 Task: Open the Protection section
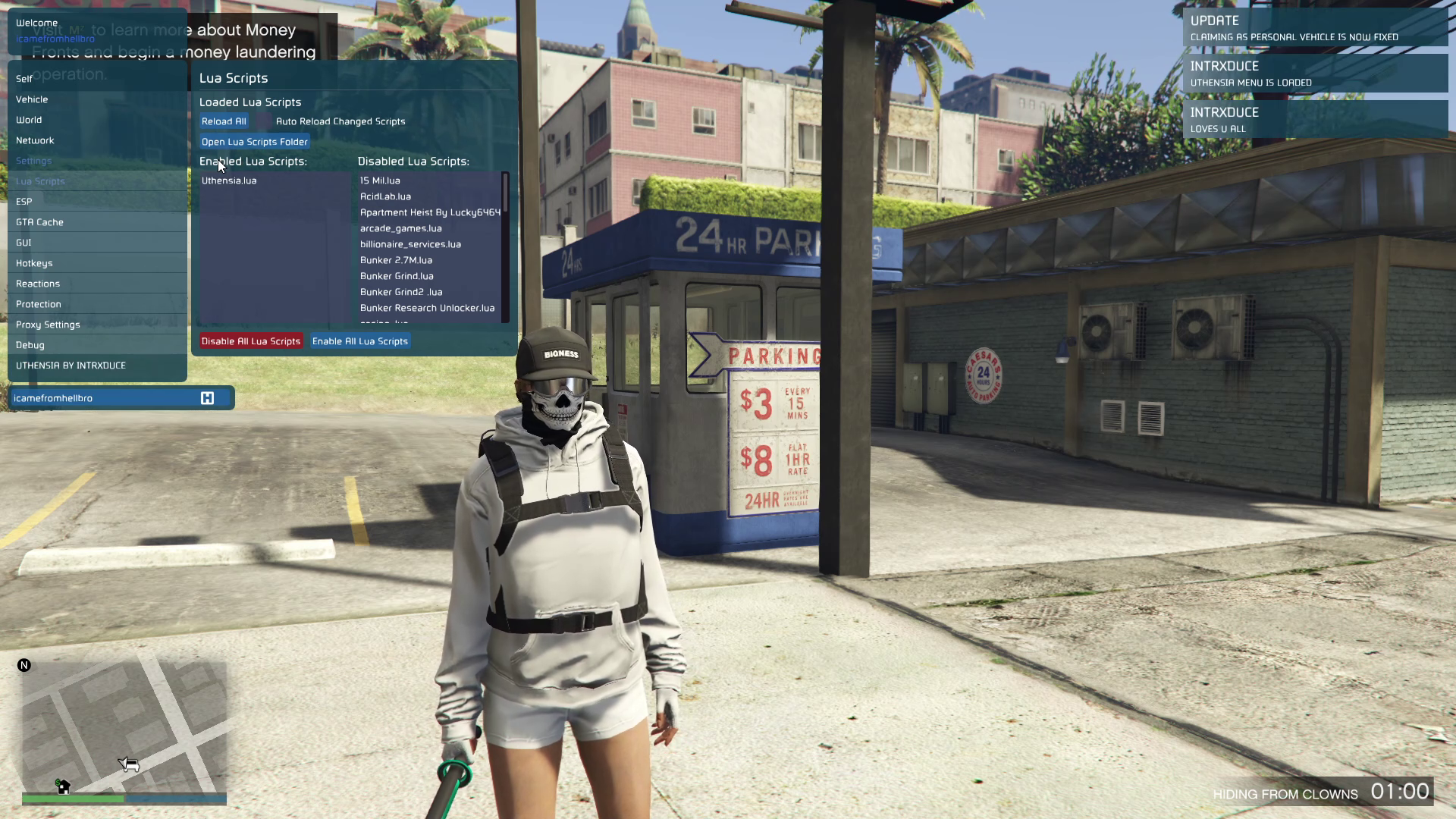(x=39, y=304)
